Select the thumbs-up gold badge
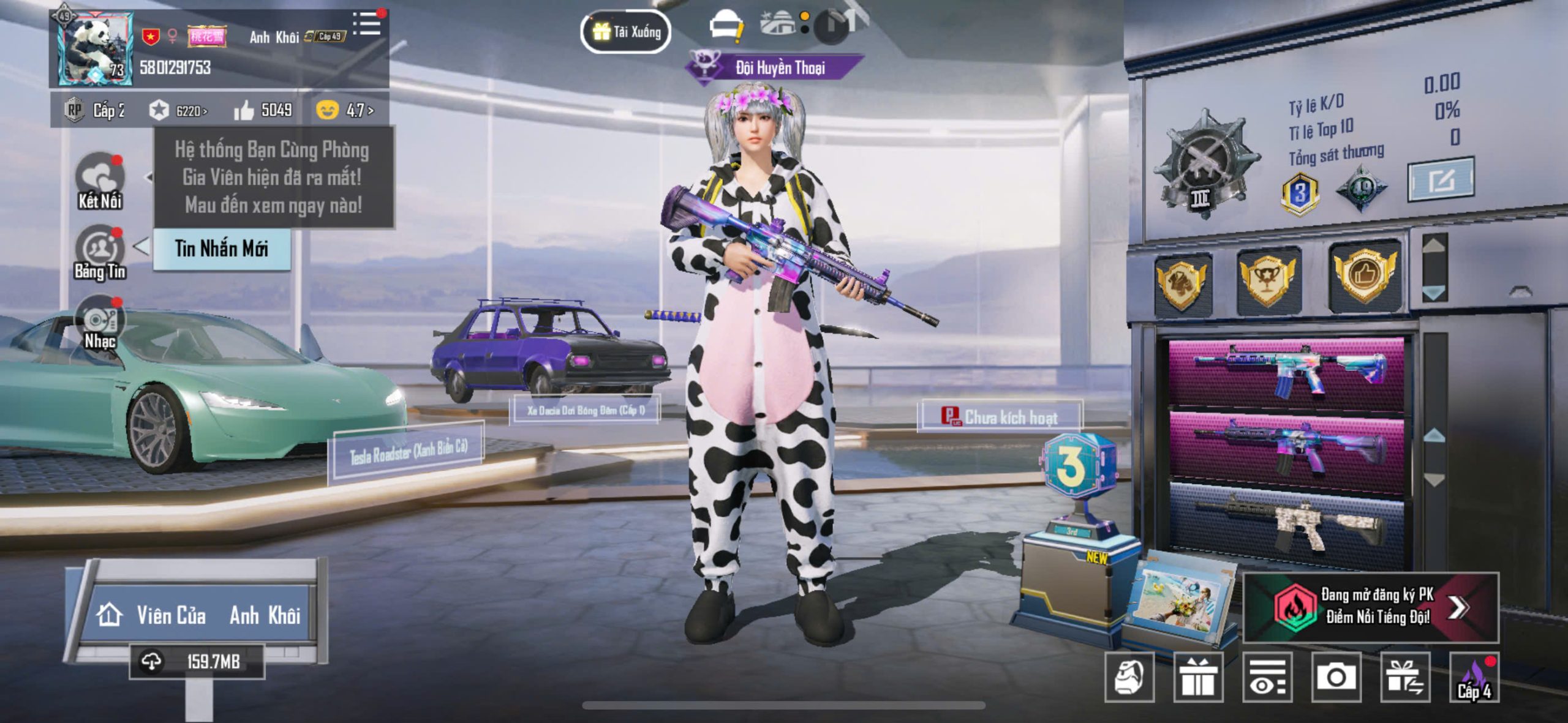Screen dimensions: 1568x723 pos(1365,276)
